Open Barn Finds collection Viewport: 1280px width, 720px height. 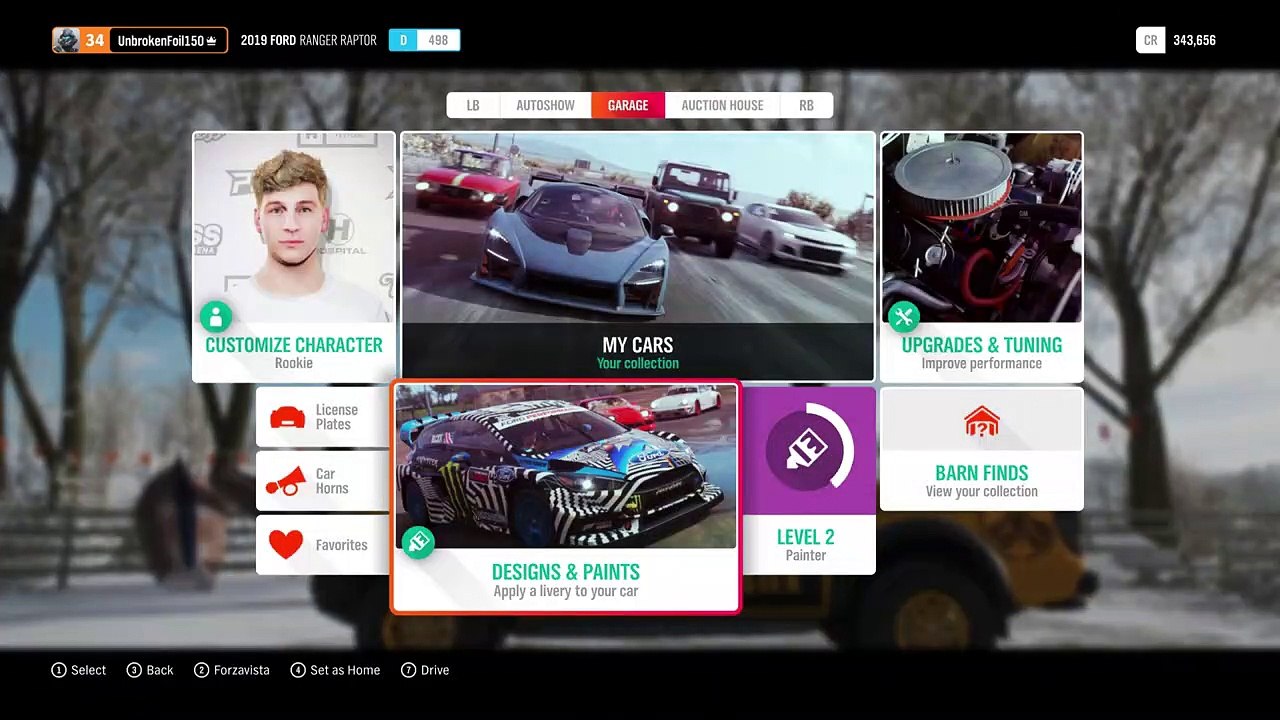pos(981,449)
